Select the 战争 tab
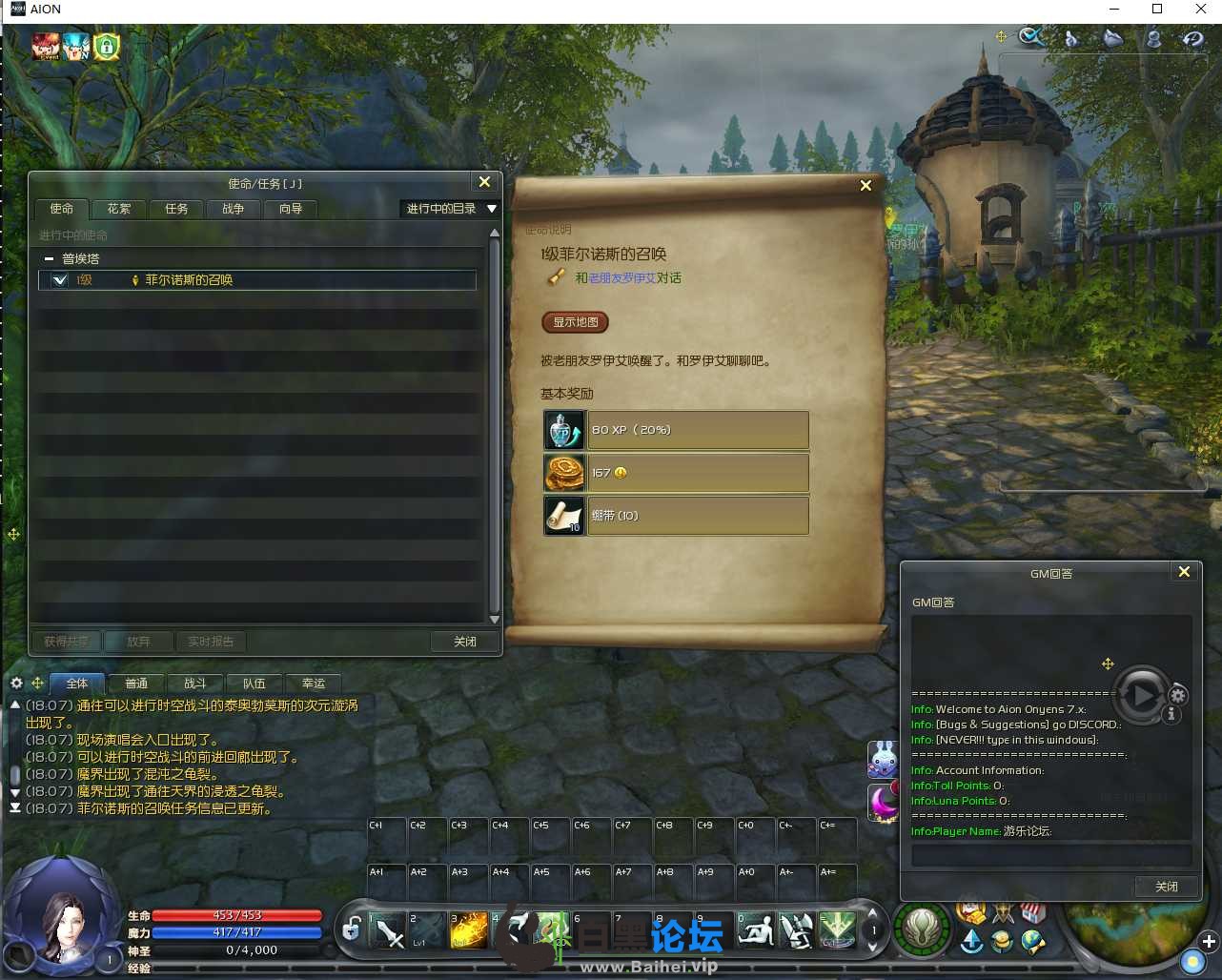The height and width of the screenshot is (980, 1222). point(234,209)
